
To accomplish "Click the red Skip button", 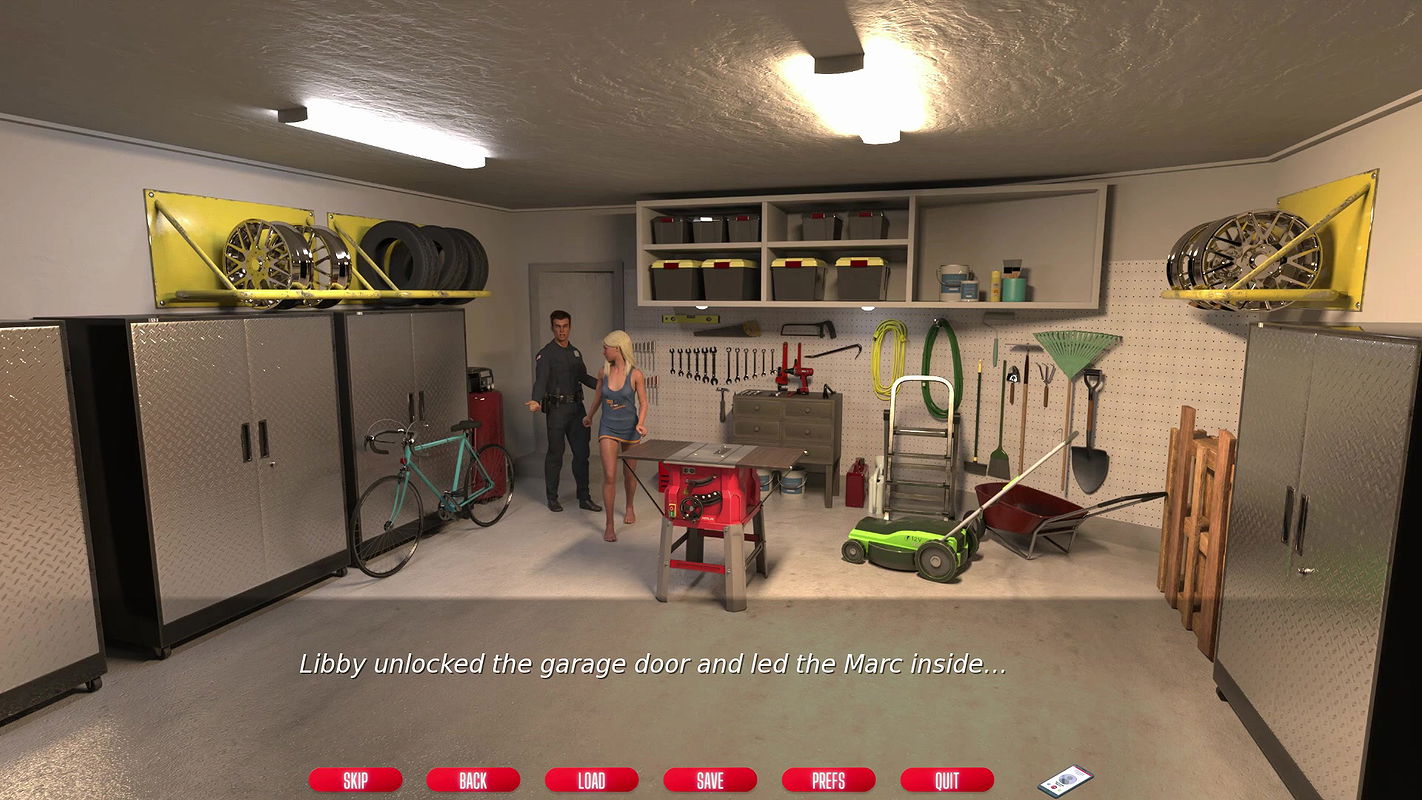I will tap(355, 780).
